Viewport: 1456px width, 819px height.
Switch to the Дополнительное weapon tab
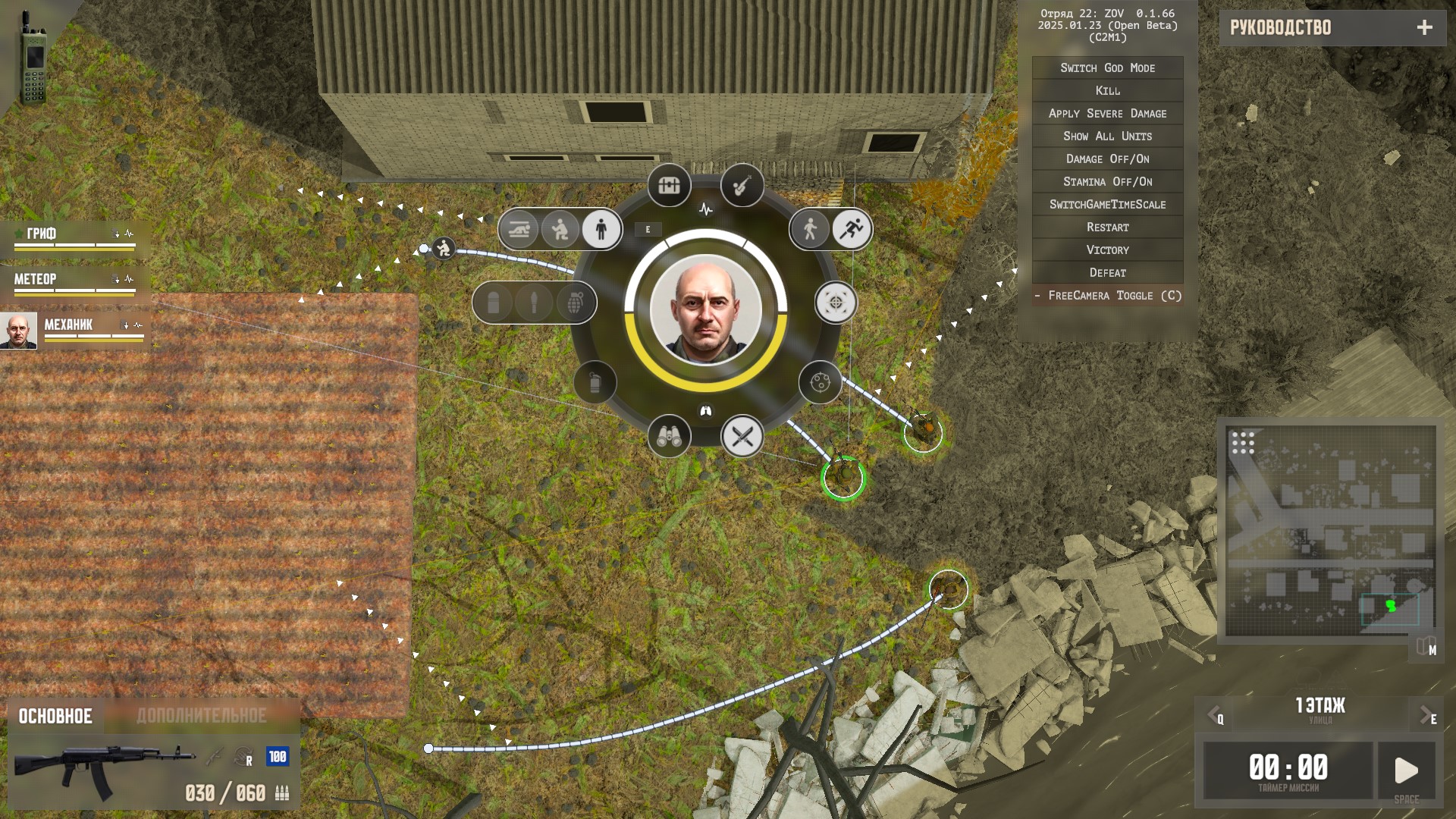pyautogui.click(x=202, y=716)
